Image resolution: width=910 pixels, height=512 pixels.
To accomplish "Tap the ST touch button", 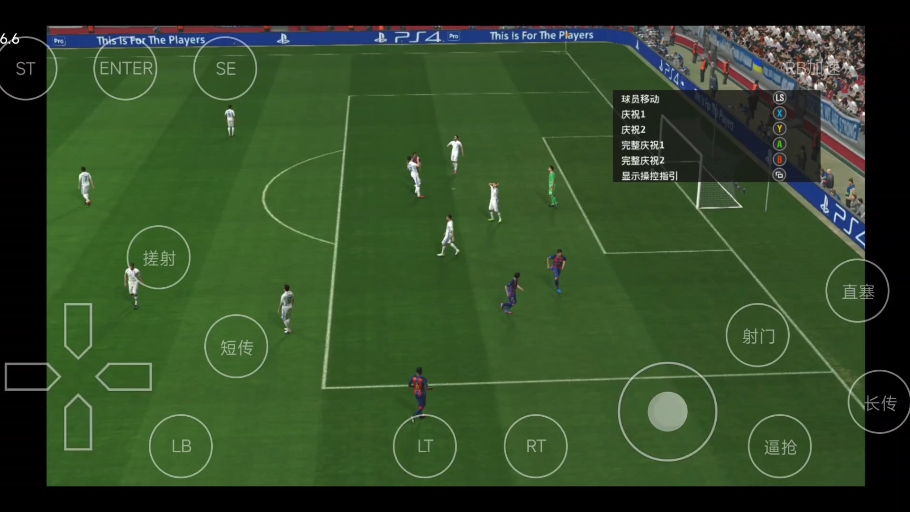I will point(25,68).
